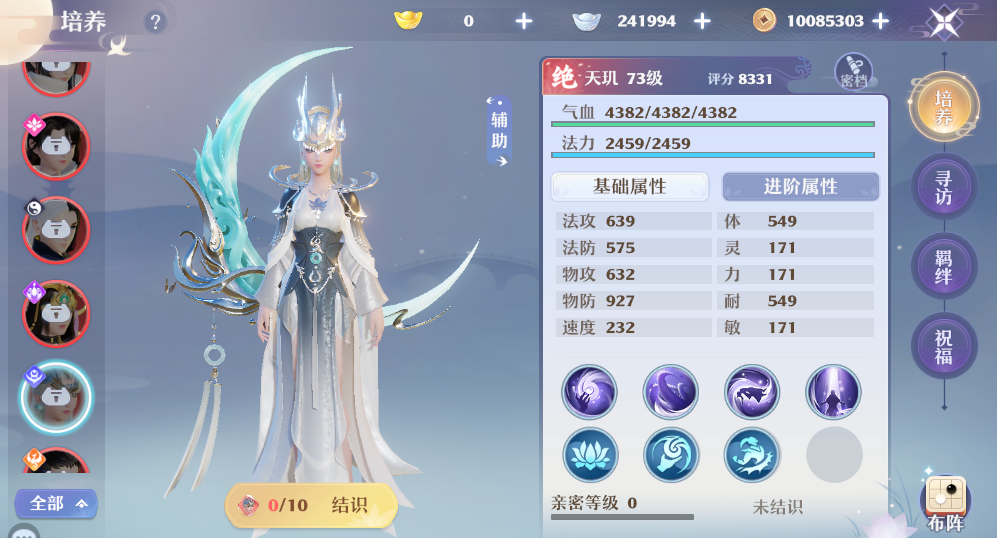Show the 基础属性 attributes tab
This screenshot has width=997, height=538.
629,187
